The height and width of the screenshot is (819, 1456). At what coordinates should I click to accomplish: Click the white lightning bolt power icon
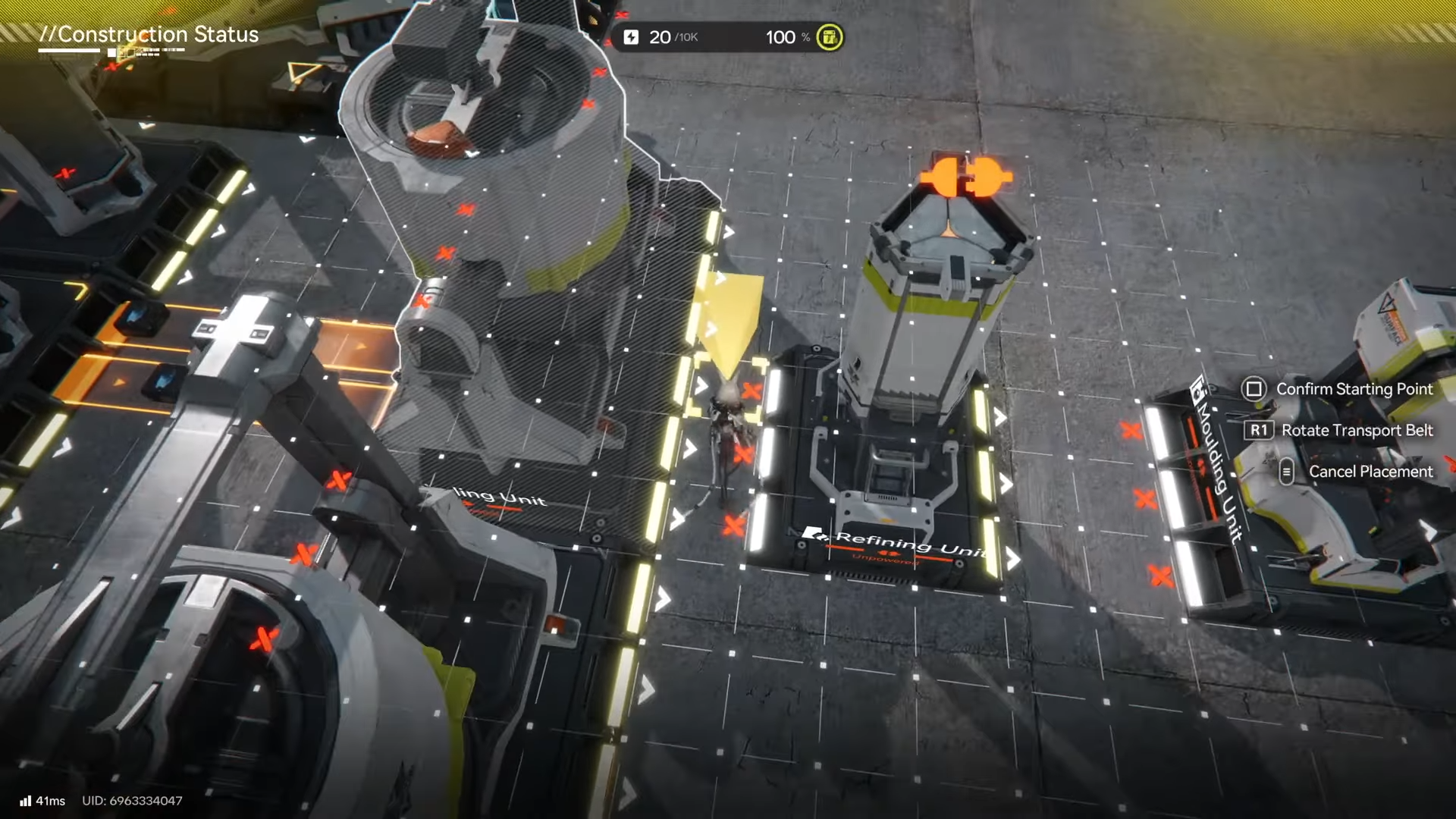[631, 37]
